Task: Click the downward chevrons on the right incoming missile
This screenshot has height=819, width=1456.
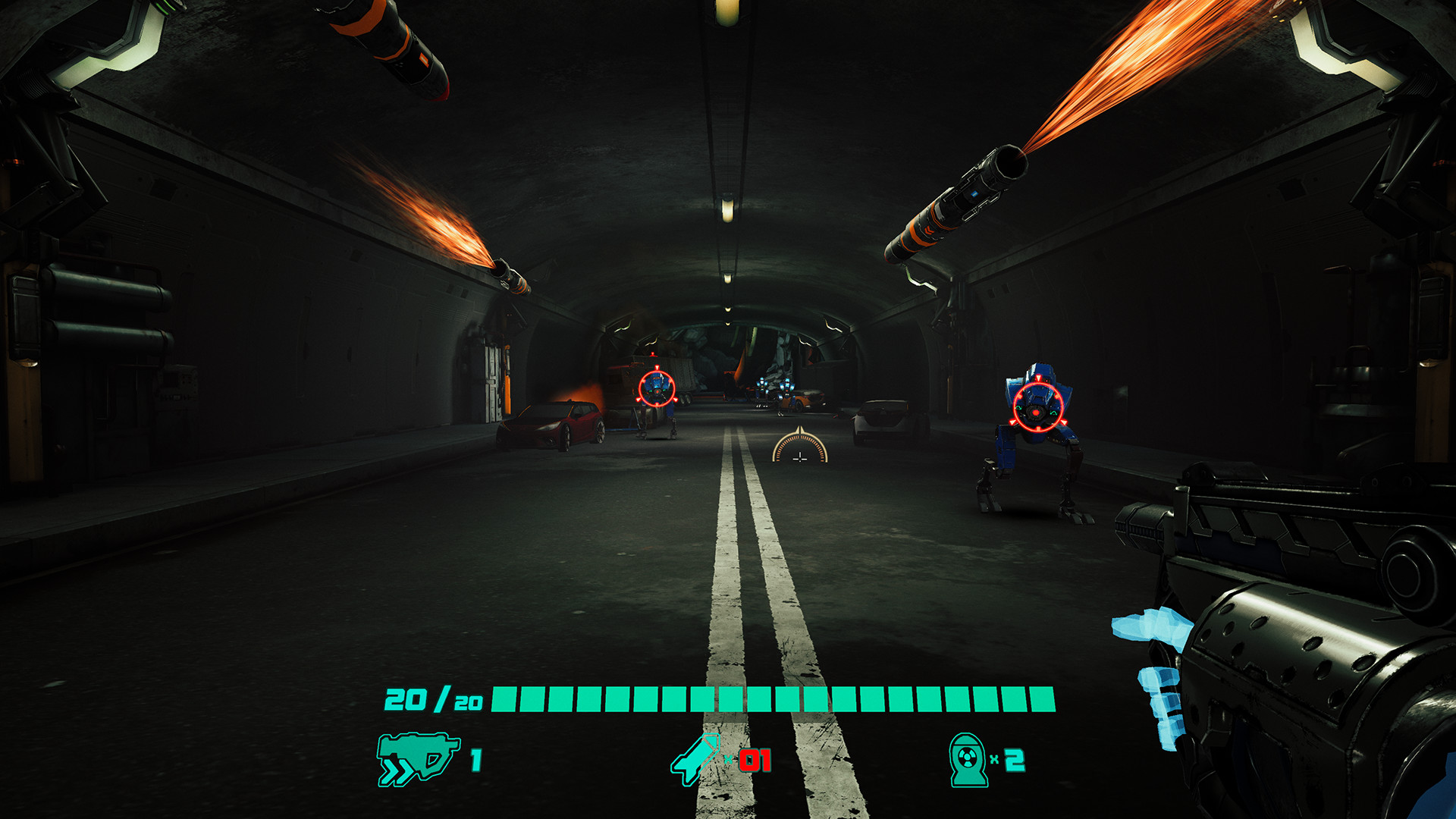Action: 929,229
